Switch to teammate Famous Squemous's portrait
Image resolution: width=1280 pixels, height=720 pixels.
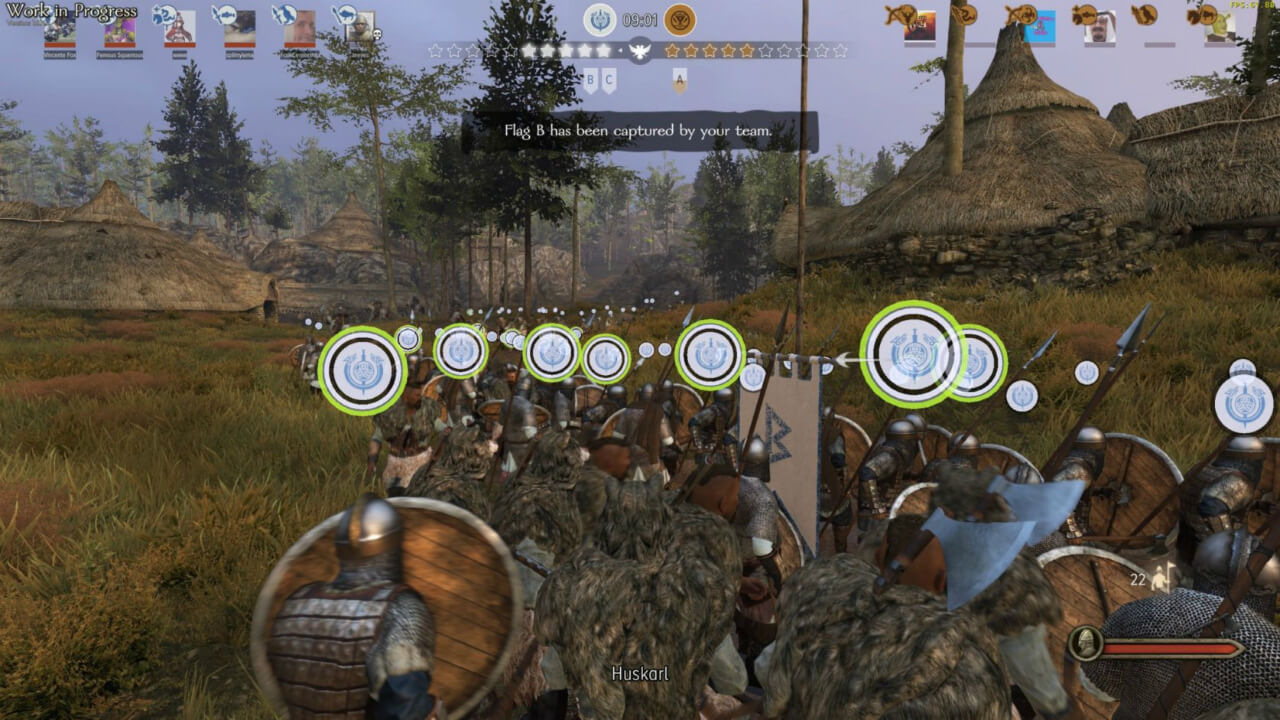(x=119, y=32)
